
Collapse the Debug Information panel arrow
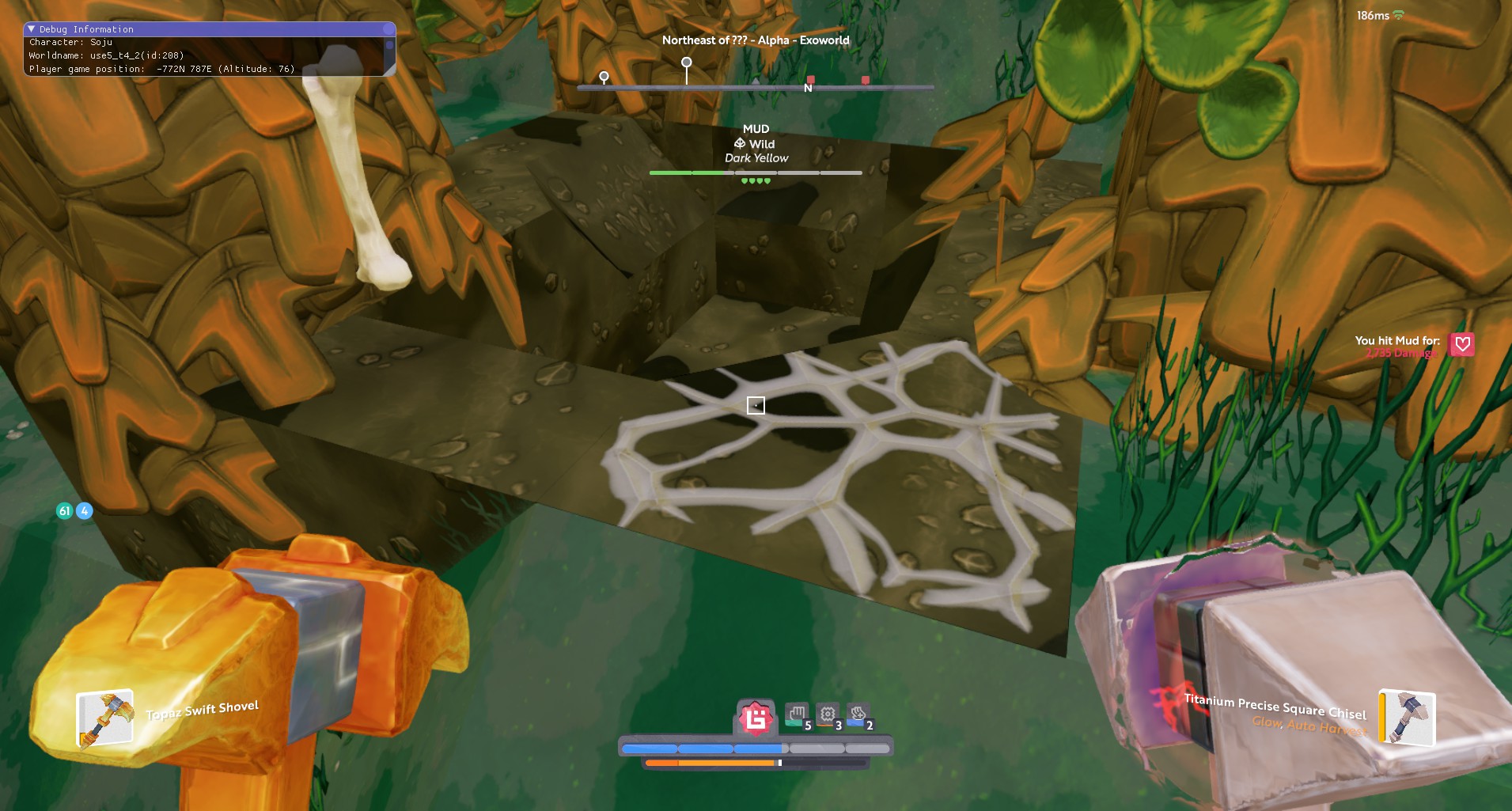[32, 29]
